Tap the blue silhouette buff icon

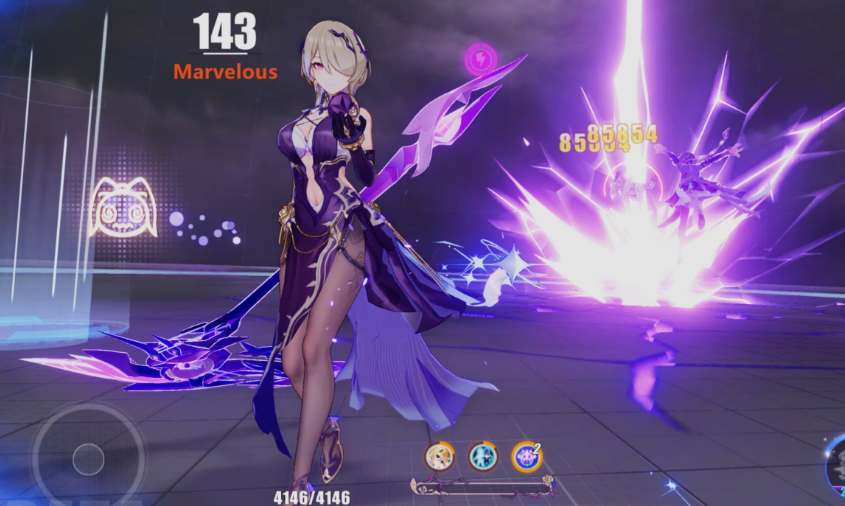tap(483, 457)
